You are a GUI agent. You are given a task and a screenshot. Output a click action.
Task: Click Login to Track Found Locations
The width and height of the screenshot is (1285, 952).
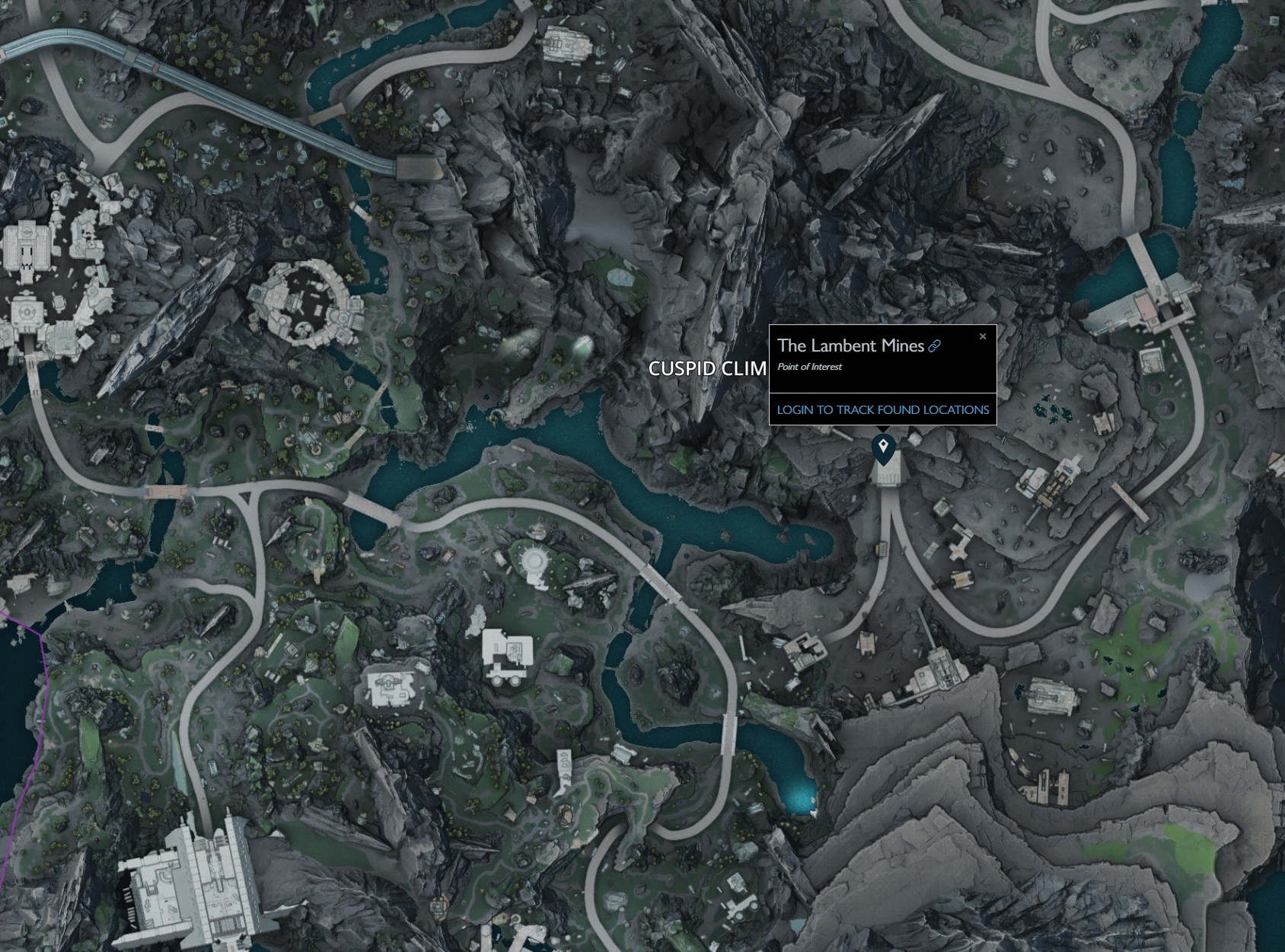882,409
